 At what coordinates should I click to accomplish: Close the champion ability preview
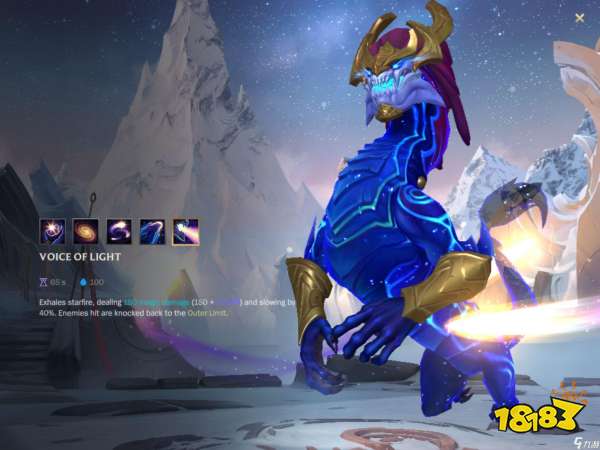click(580, 18)
